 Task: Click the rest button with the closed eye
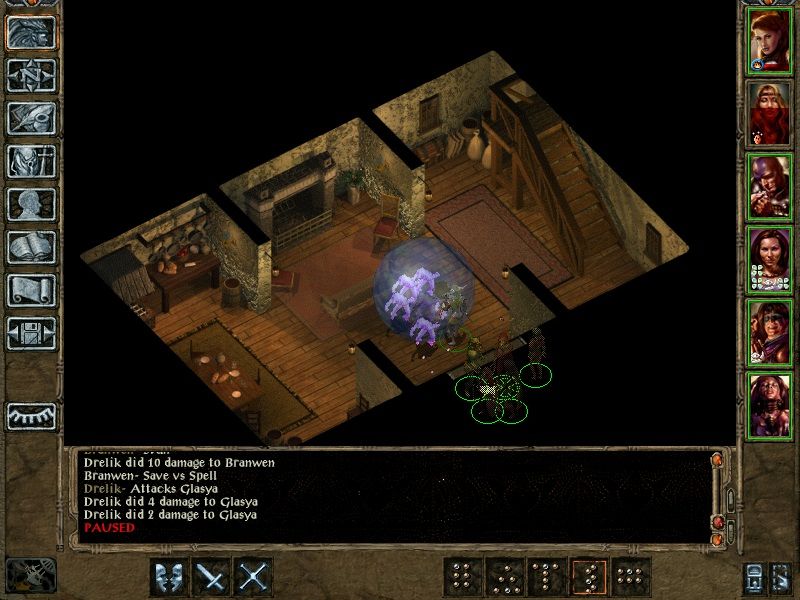click(x=31, y=415)
